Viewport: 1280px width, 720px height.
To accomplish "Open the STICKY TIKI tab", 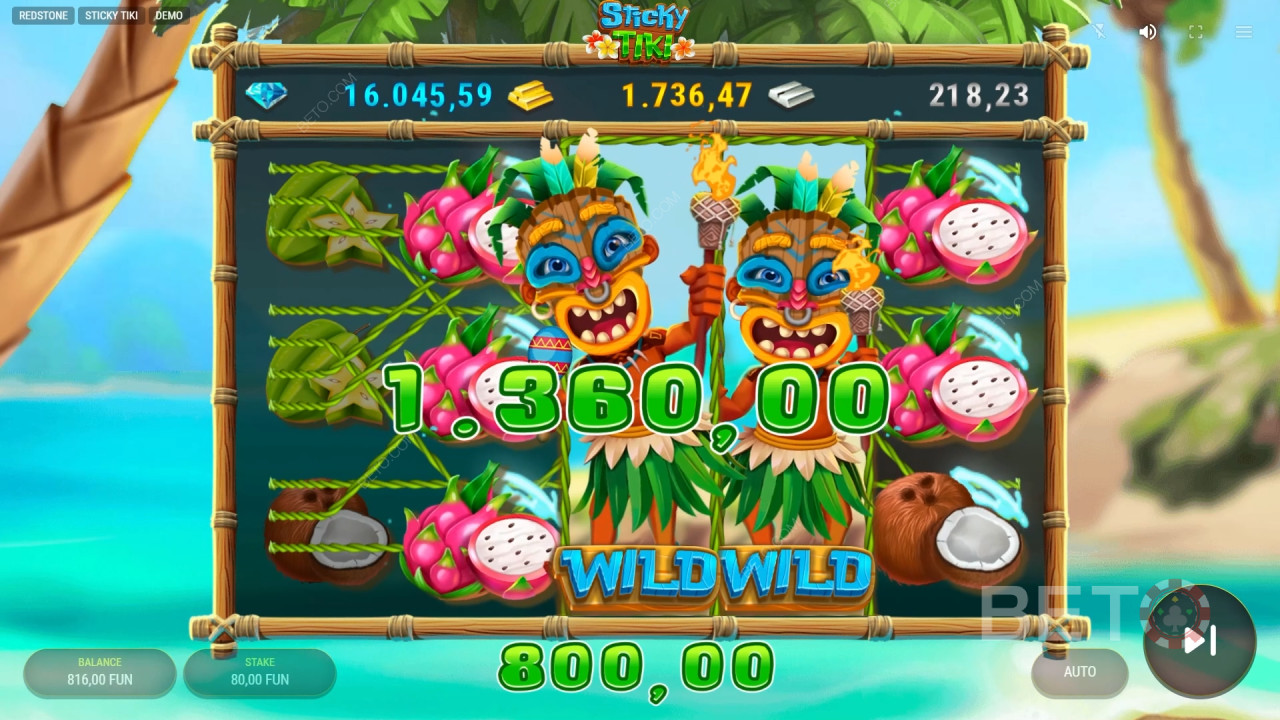I will (x=110, y=15).
